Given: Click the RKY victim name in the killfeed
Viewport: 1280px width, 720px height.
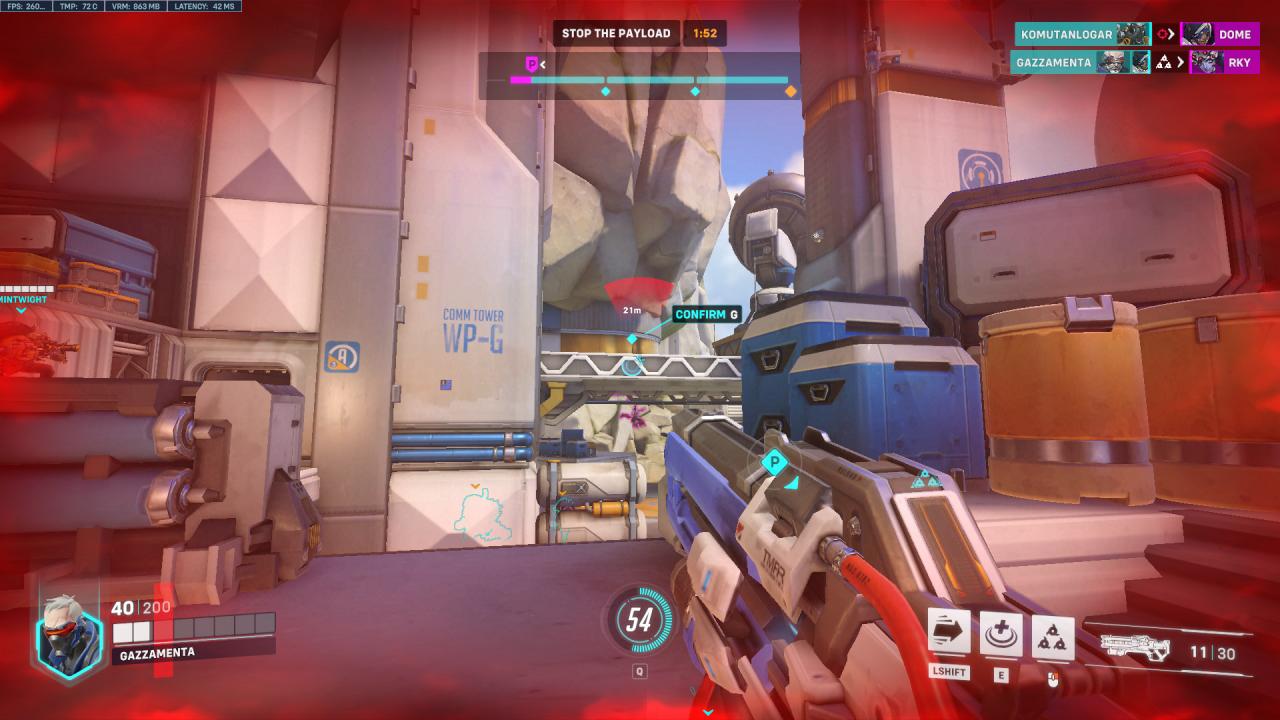Looking at the screenshot, I should 1242,63.
